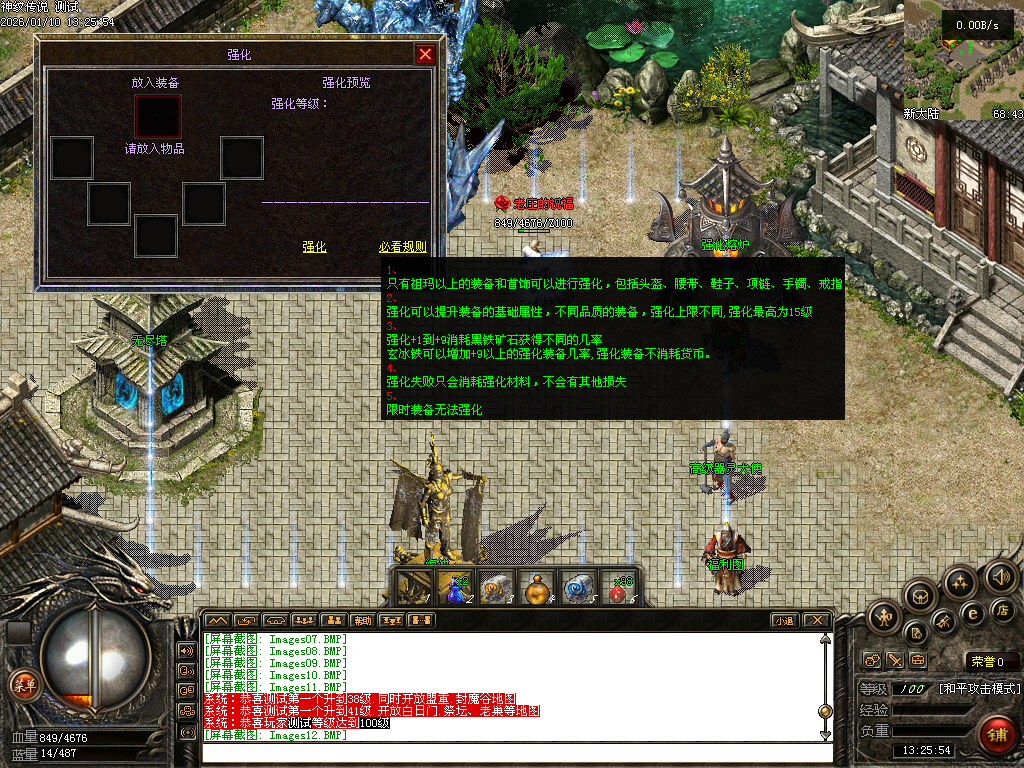The width and height of the screenshot is (1024, 768).
Task: Open the red 铺 stall button
Action: (994, 733)
